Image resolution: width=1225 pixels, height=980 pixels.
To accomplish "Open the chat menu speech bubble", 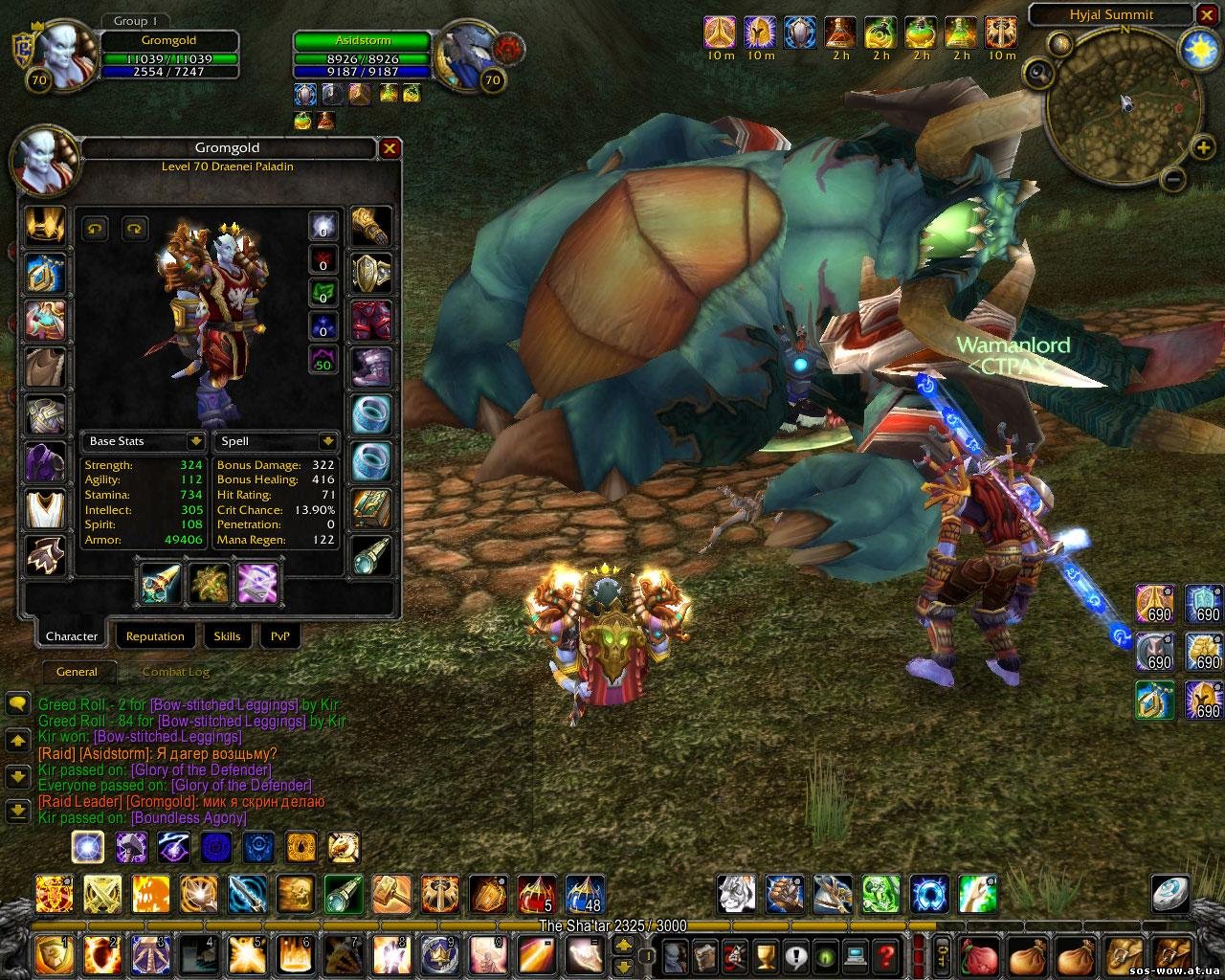I will point(17,705).
